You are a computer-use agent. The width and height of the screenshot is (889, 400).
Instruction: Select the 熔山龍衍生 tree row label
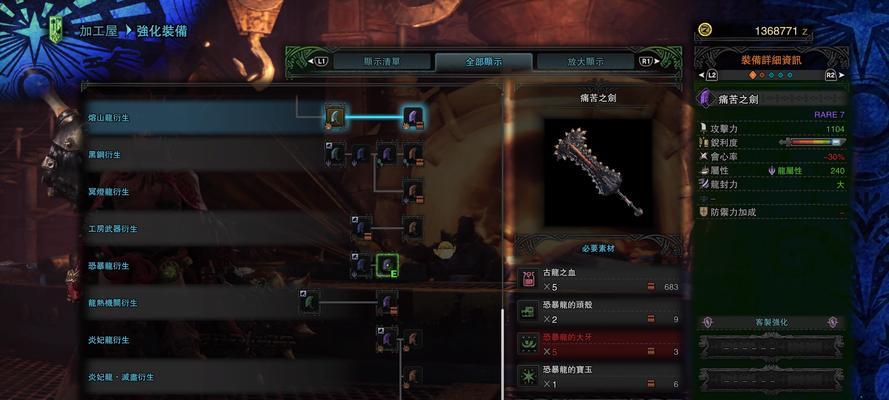(x=109, y=118)
